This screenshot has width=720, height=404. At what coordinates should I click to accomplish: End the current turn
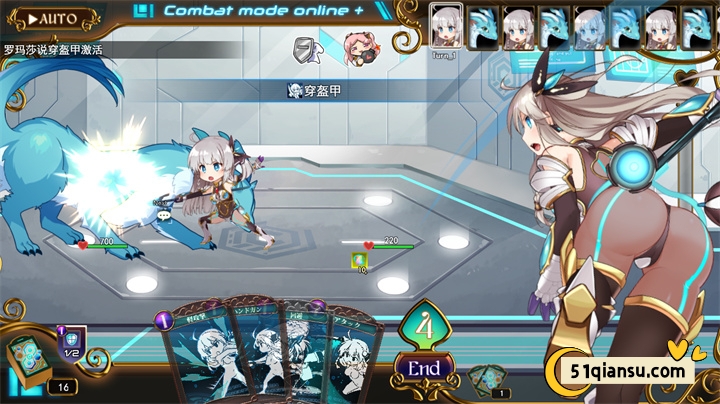[424, 367]
